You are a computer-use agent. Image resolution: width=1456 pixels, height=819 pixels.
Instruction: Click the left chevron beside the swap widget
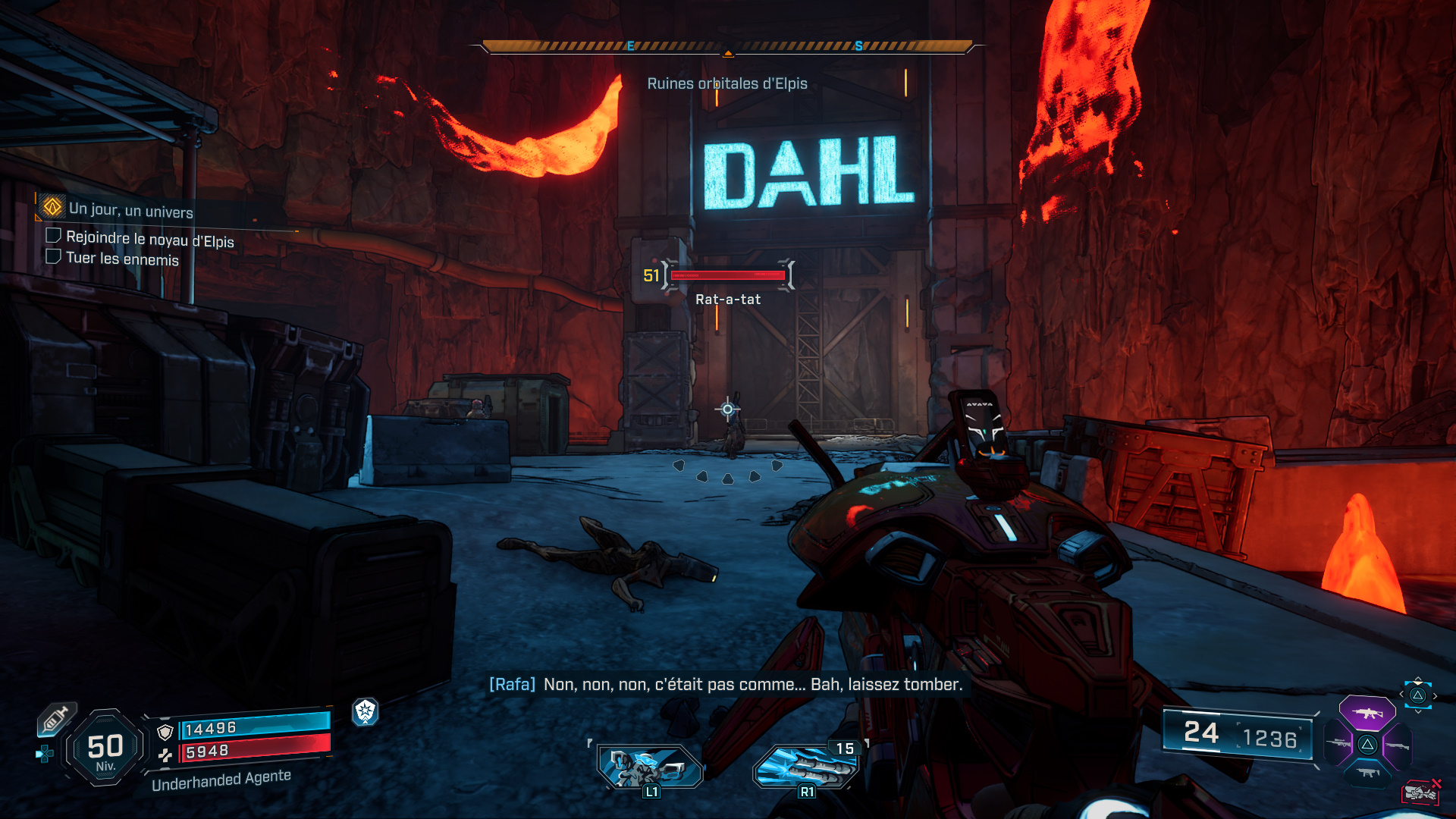(1401, 694)
